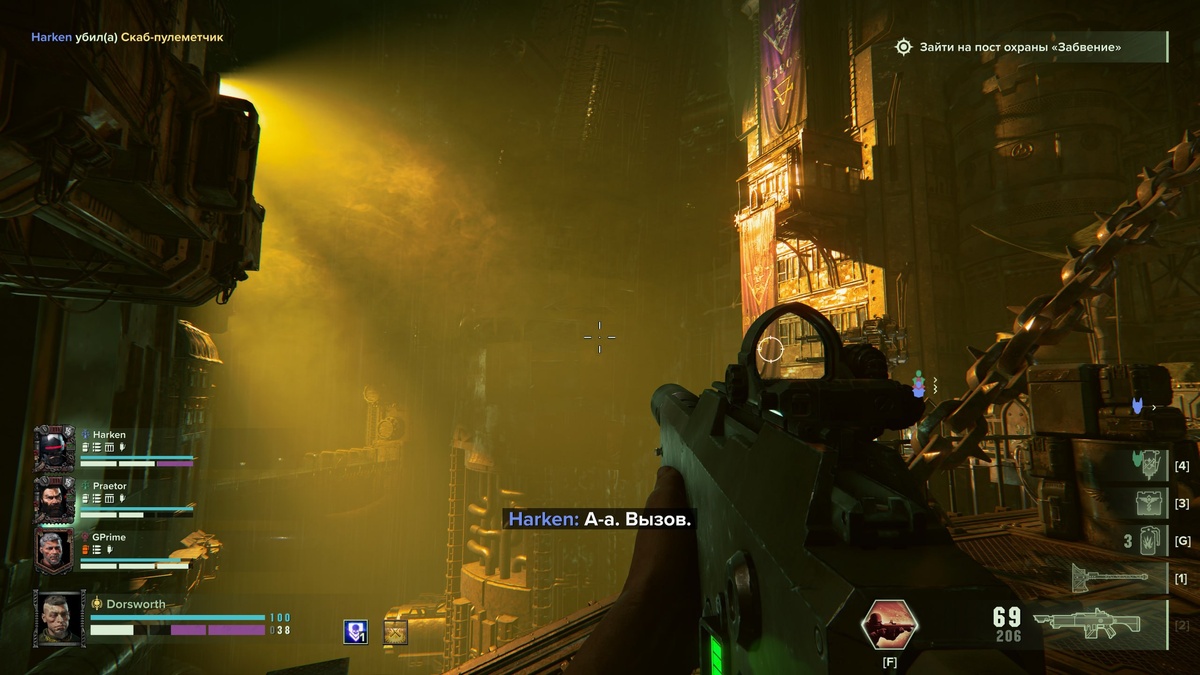
Task: Click the objective tracker about the security post
Action: click(1030, 47)
